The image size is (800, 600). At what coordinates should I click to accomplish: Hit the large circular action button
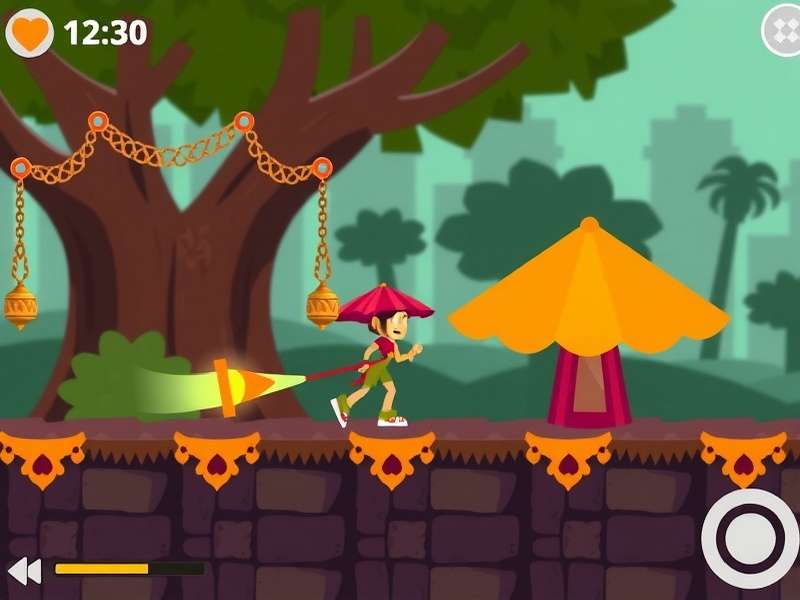(x=751, y=539)
